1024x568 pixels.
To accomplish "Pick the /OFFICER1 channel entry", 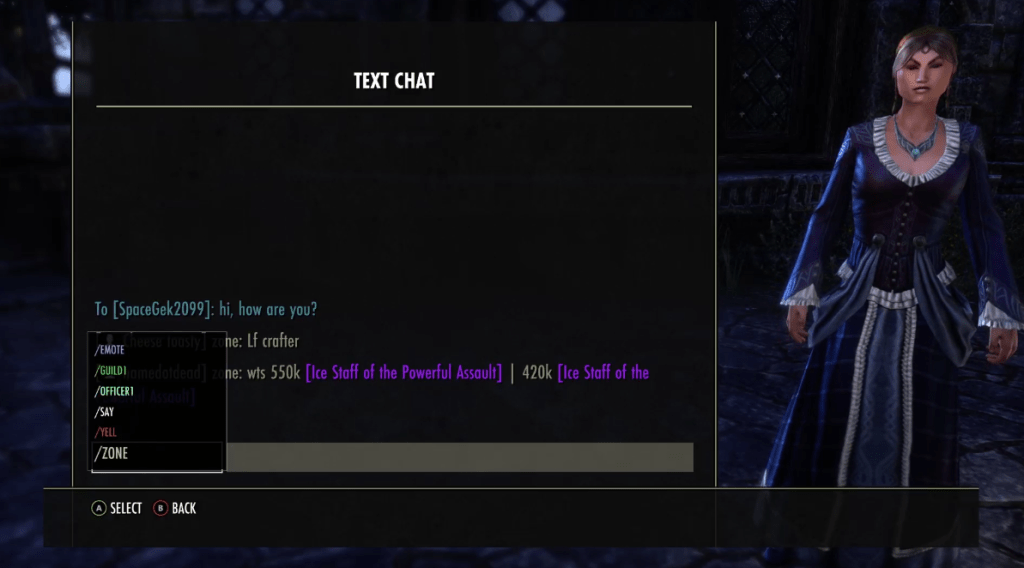I will 115,391.
